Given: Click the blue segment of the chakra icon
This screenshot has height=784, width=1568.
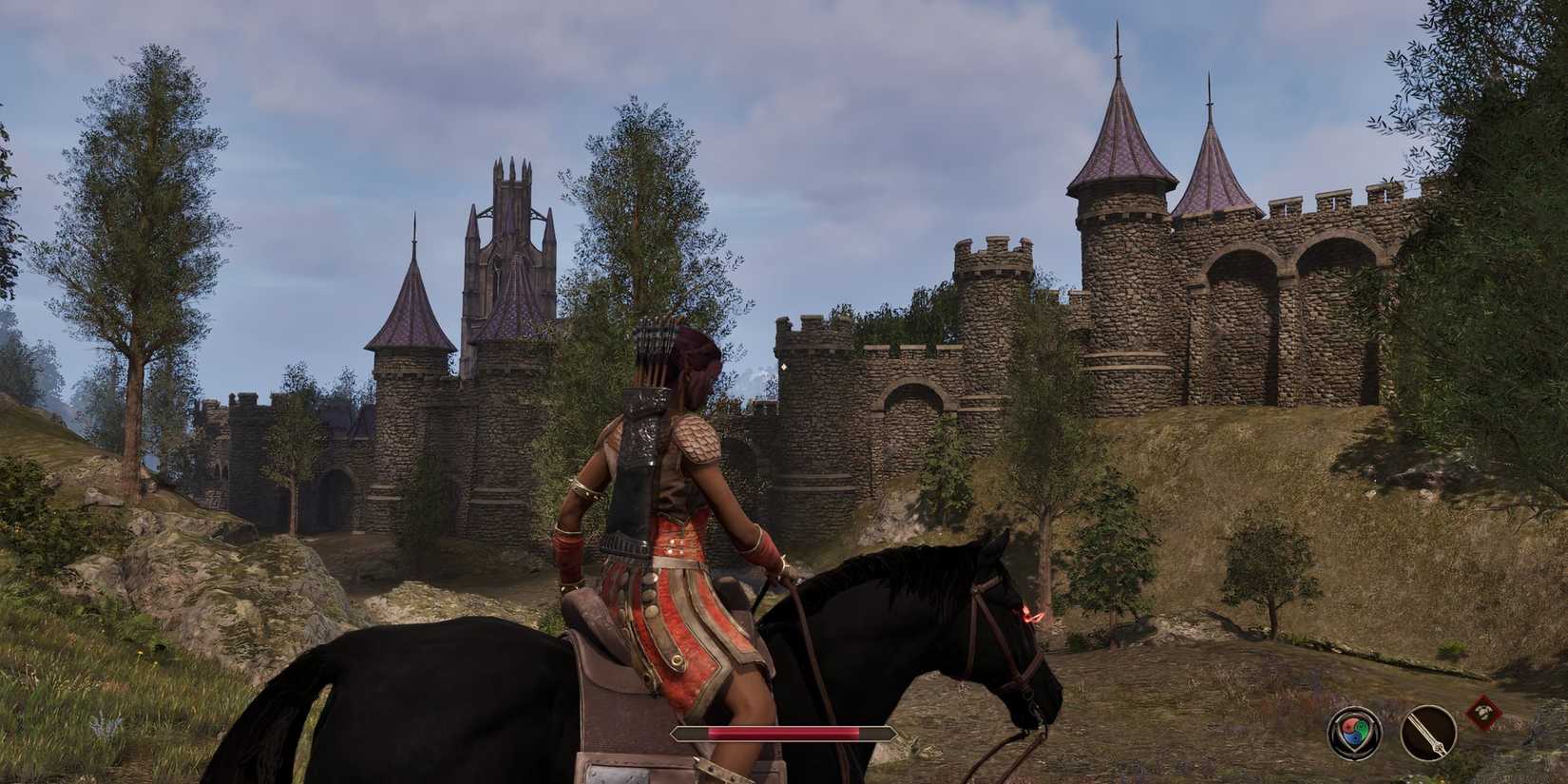Looking at the screenshot, I should pyautogui.click(x=1353, y=739).
